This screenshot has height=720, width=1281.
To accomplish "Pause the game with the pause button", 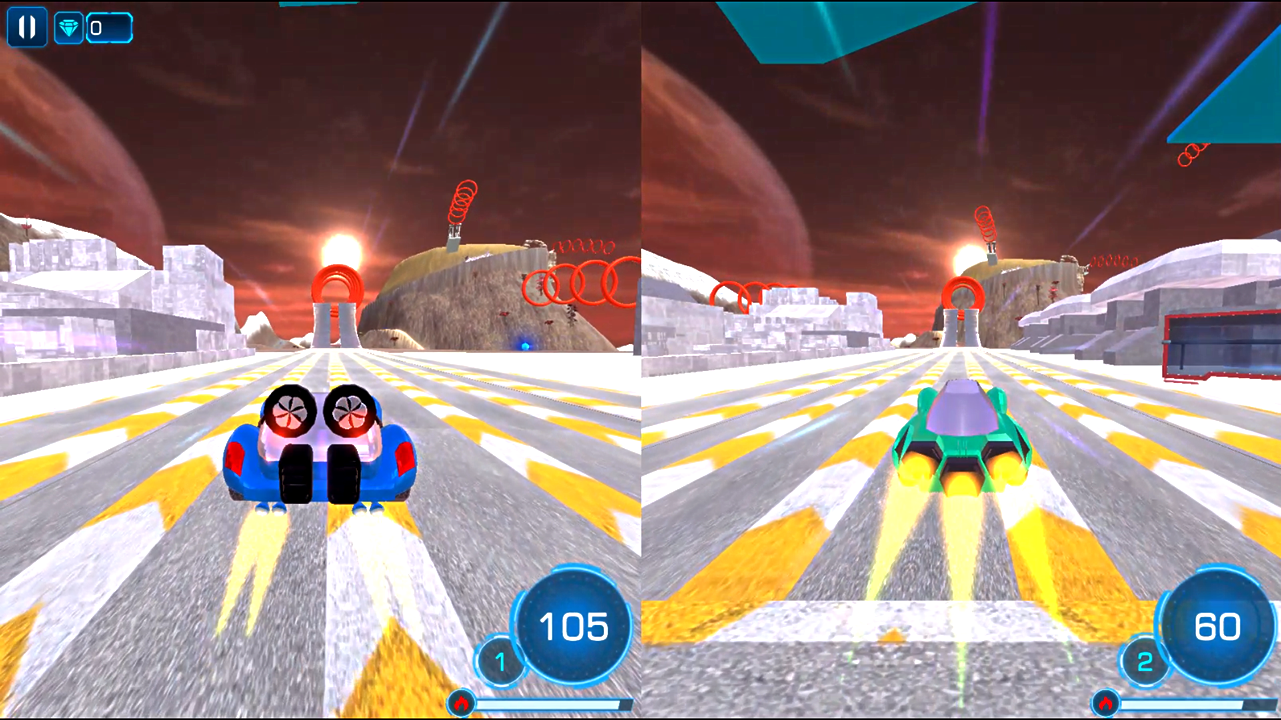I will (x=26, y=27).
